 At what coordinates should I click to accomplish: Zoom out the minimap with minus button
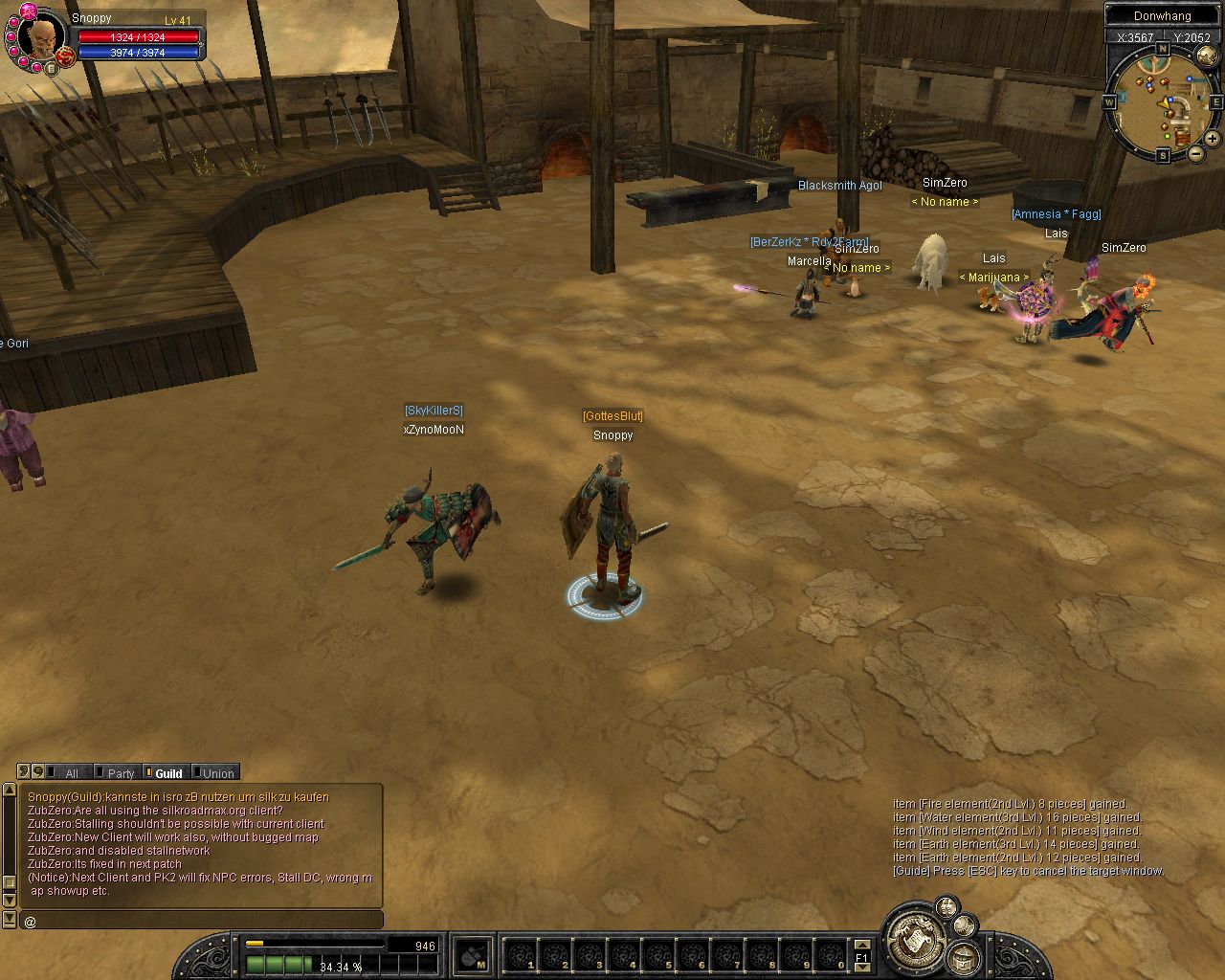pyautogui.click(x=1196, y=153)
